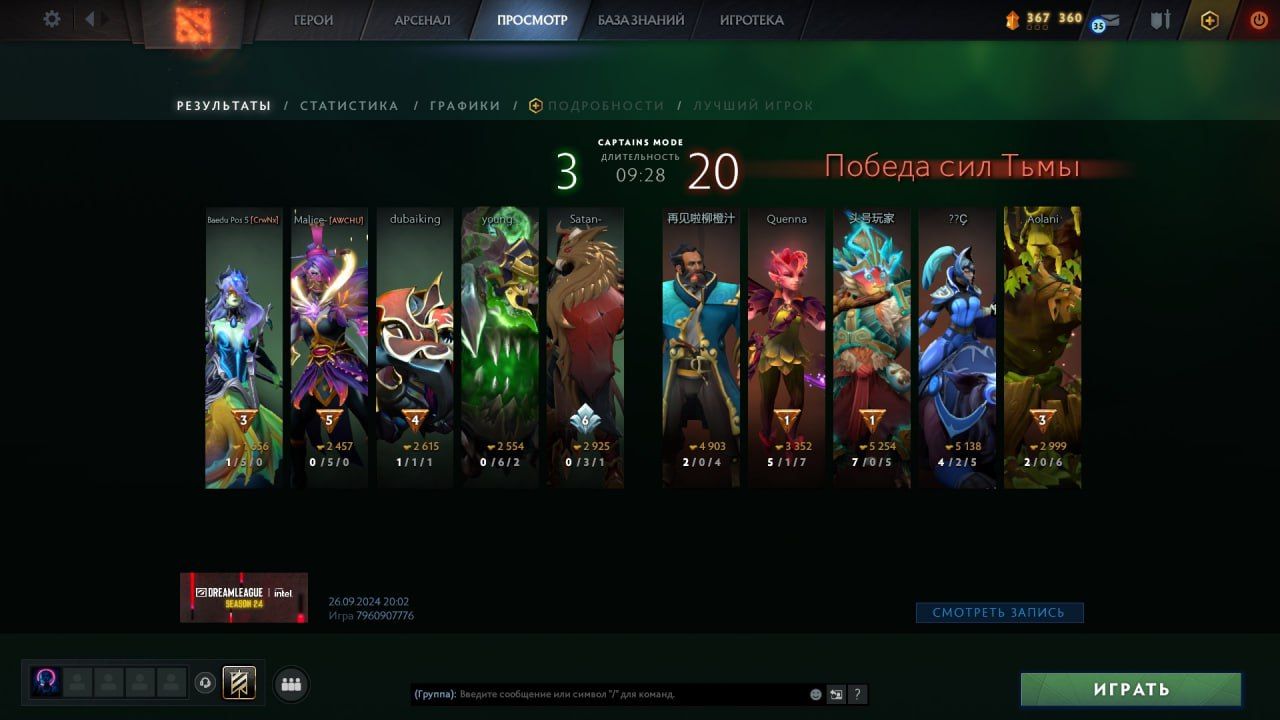The height and width of the screenshot is (720, 1280).
Task: Go back with the left arrow
Action: 90,19
